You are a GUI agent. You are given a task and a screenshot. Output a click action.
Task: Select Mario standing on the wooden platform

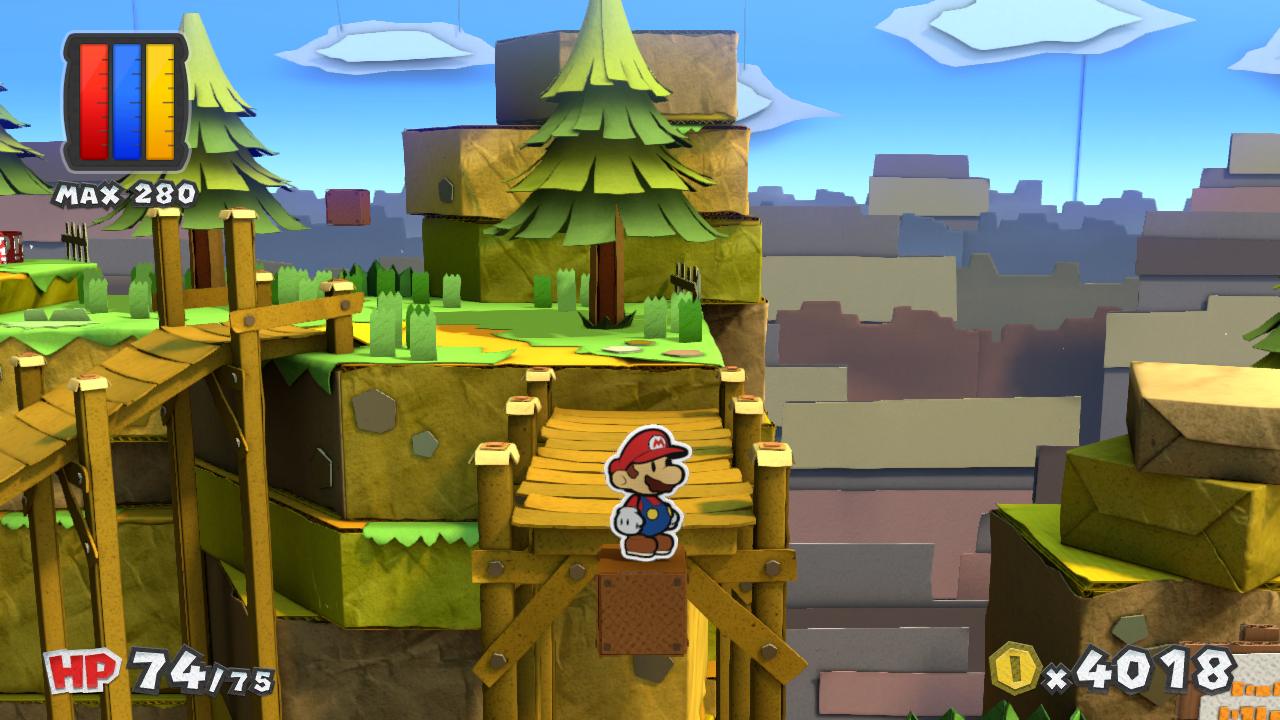(645, 495)
